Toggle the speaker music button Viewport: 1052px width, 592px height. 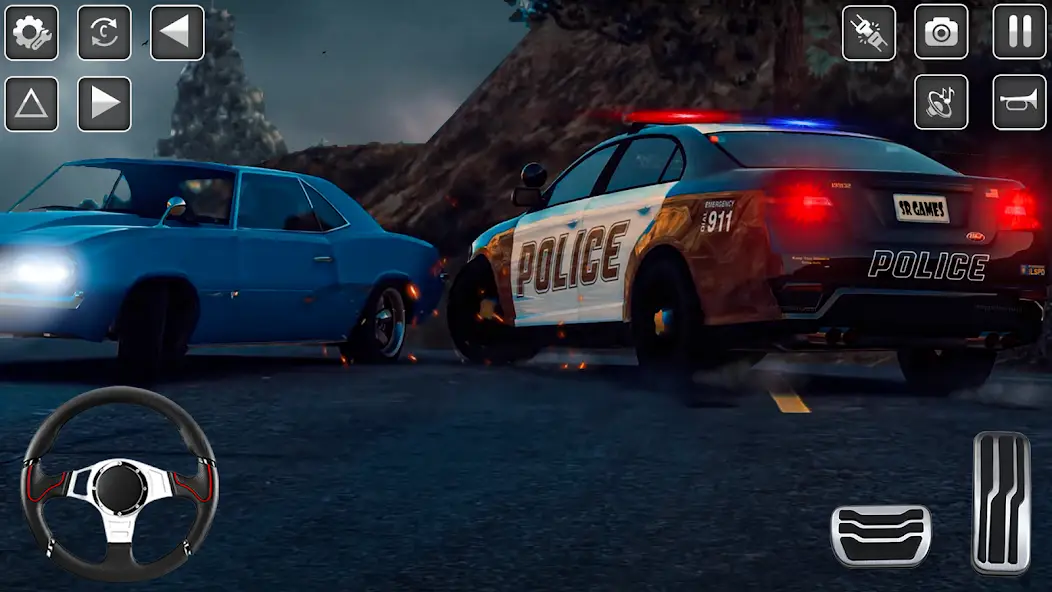coord(941,102)
